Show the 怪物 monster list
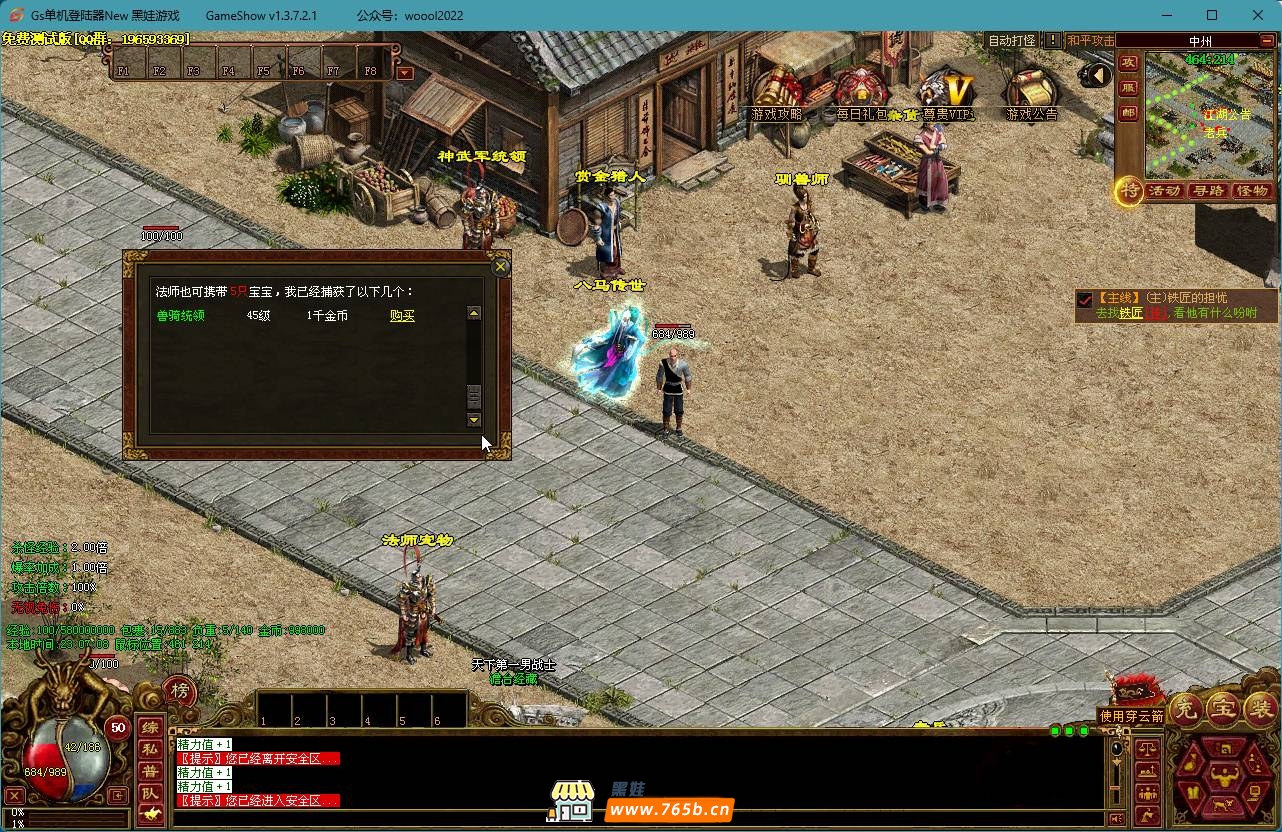Viewport: 1282px width, 832px height. [1252, 190]
